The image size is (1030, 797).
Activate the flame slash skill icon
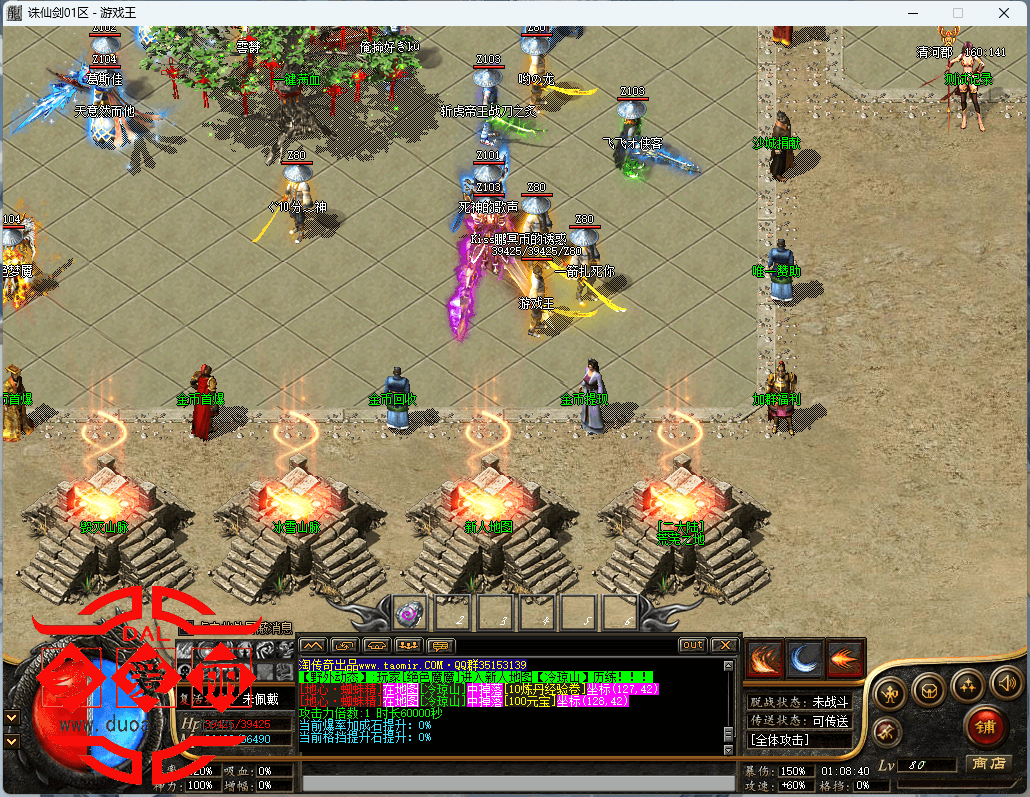tap(767, 657)
